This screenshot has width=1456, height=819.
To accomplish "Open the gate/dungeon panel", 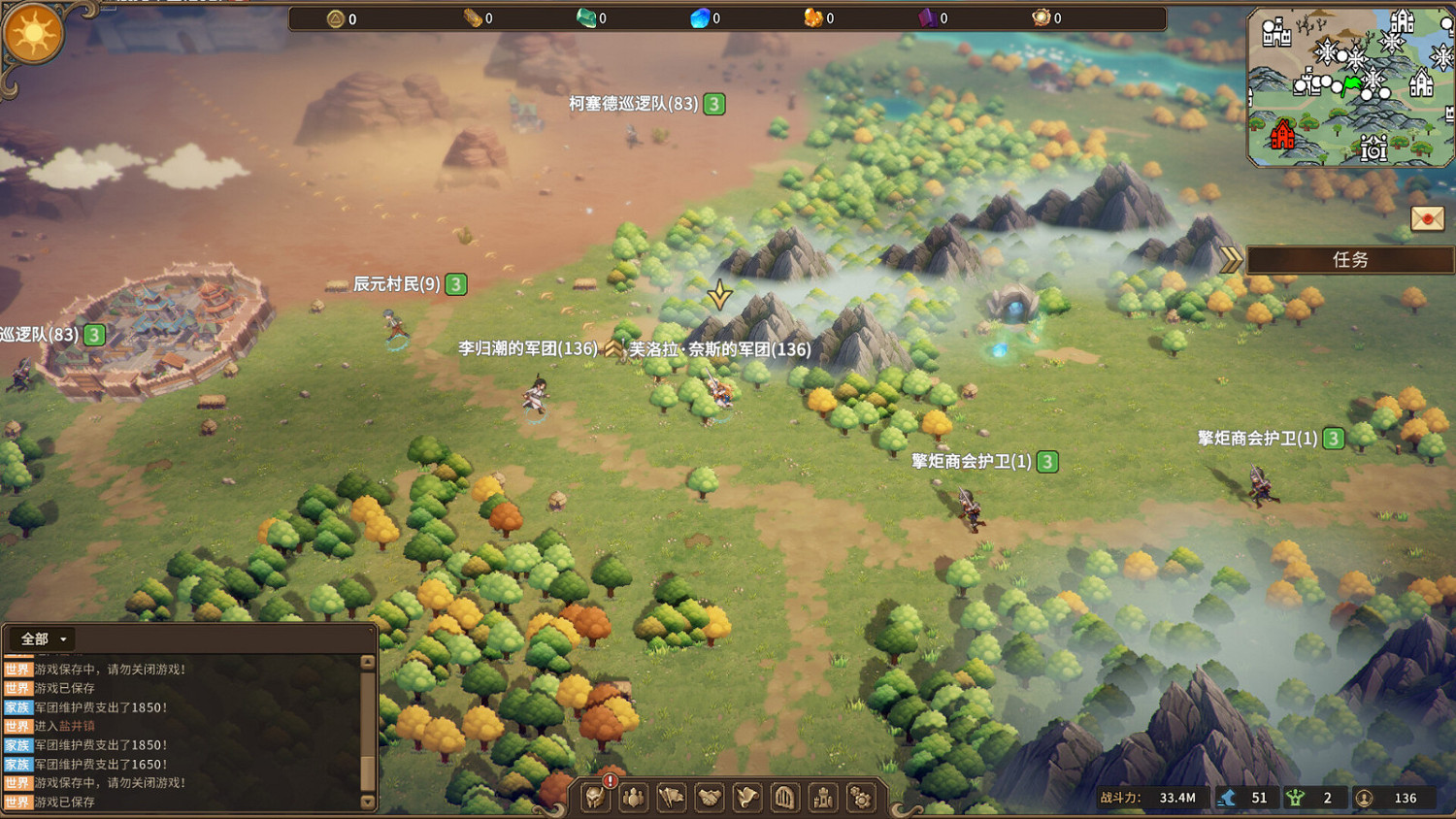I will click(x=784, y=798).
